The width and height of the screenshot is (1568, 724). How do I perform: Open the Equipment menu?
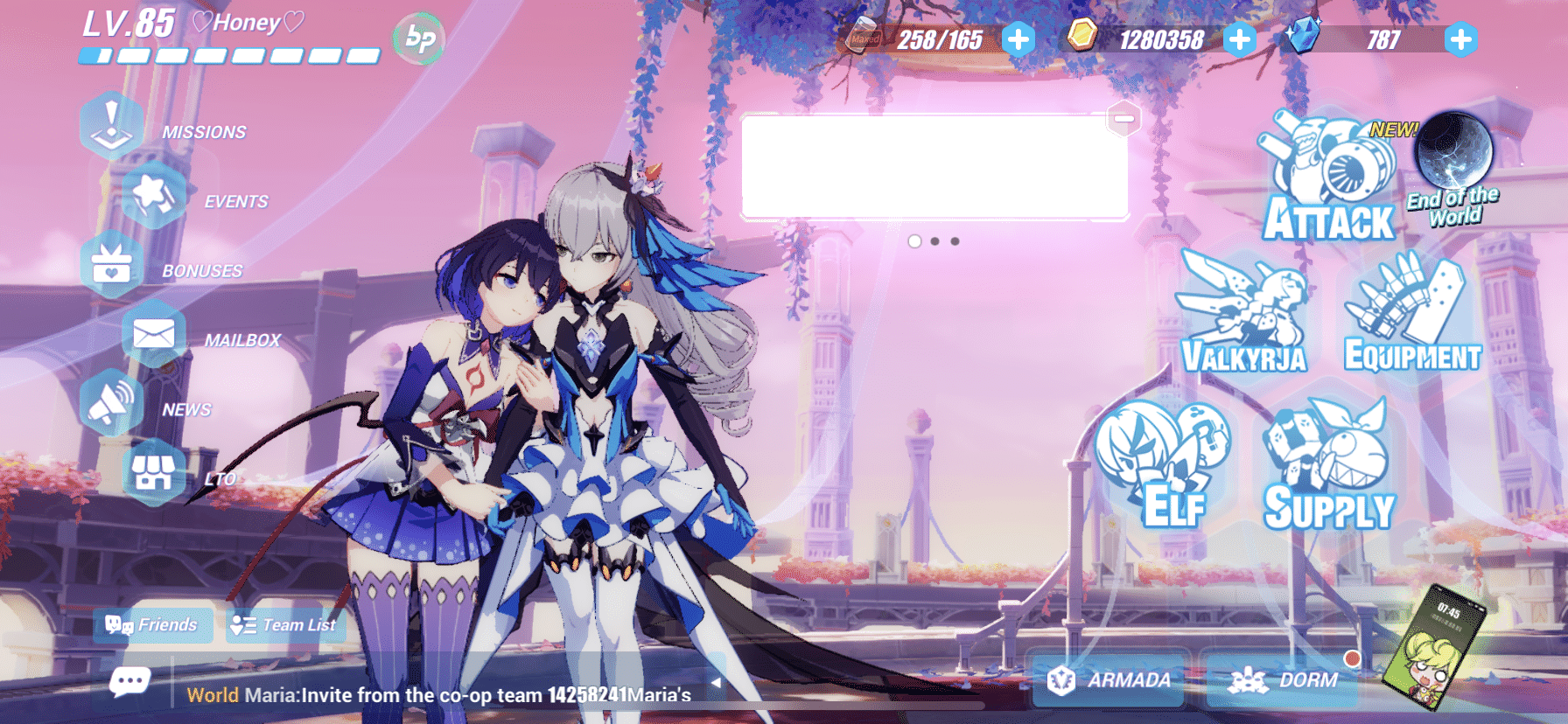click(1409, 315)
